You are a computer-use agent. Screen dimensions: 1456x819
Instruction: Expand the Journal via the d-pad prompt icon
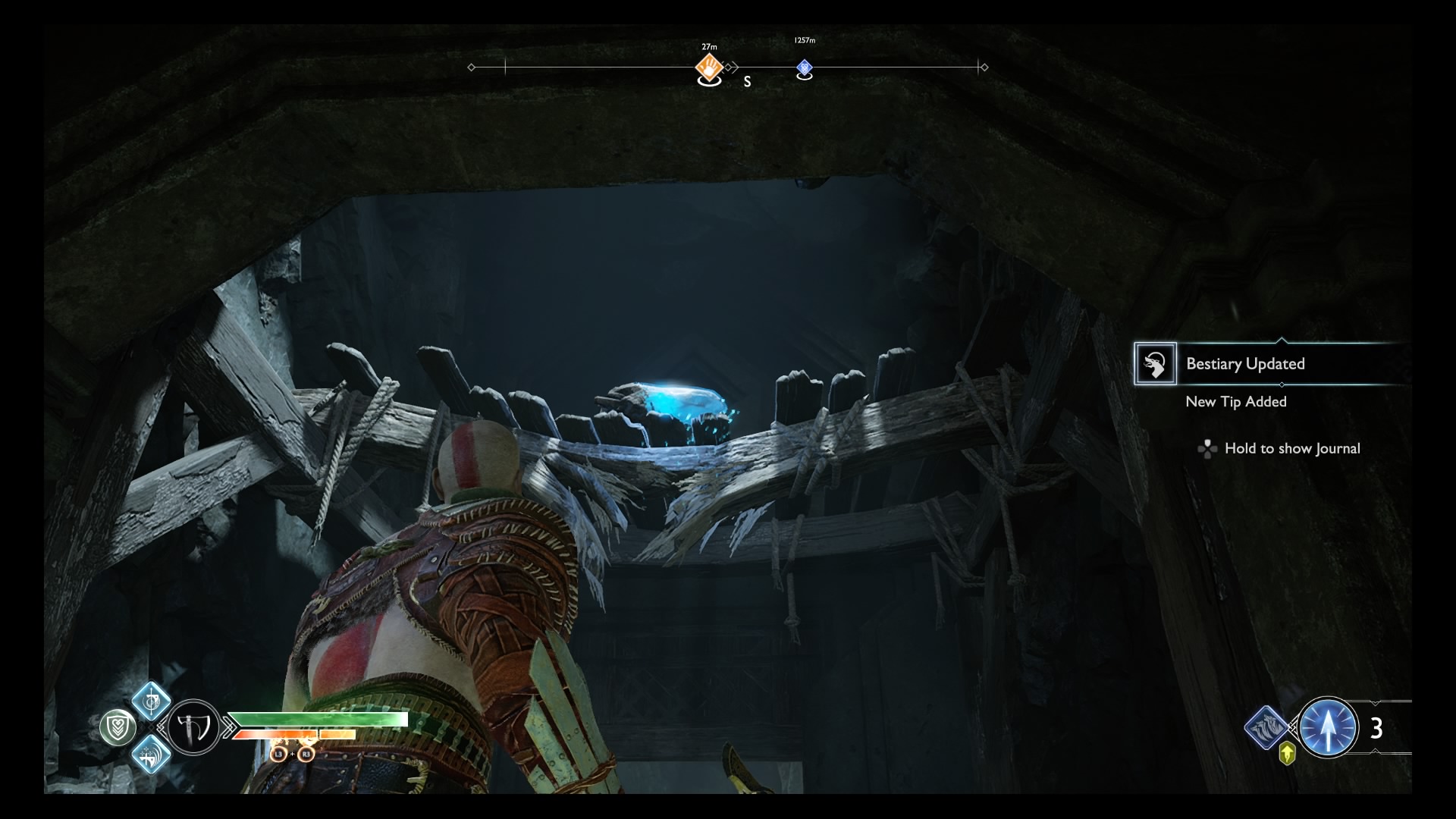[x=1207, y=449]
